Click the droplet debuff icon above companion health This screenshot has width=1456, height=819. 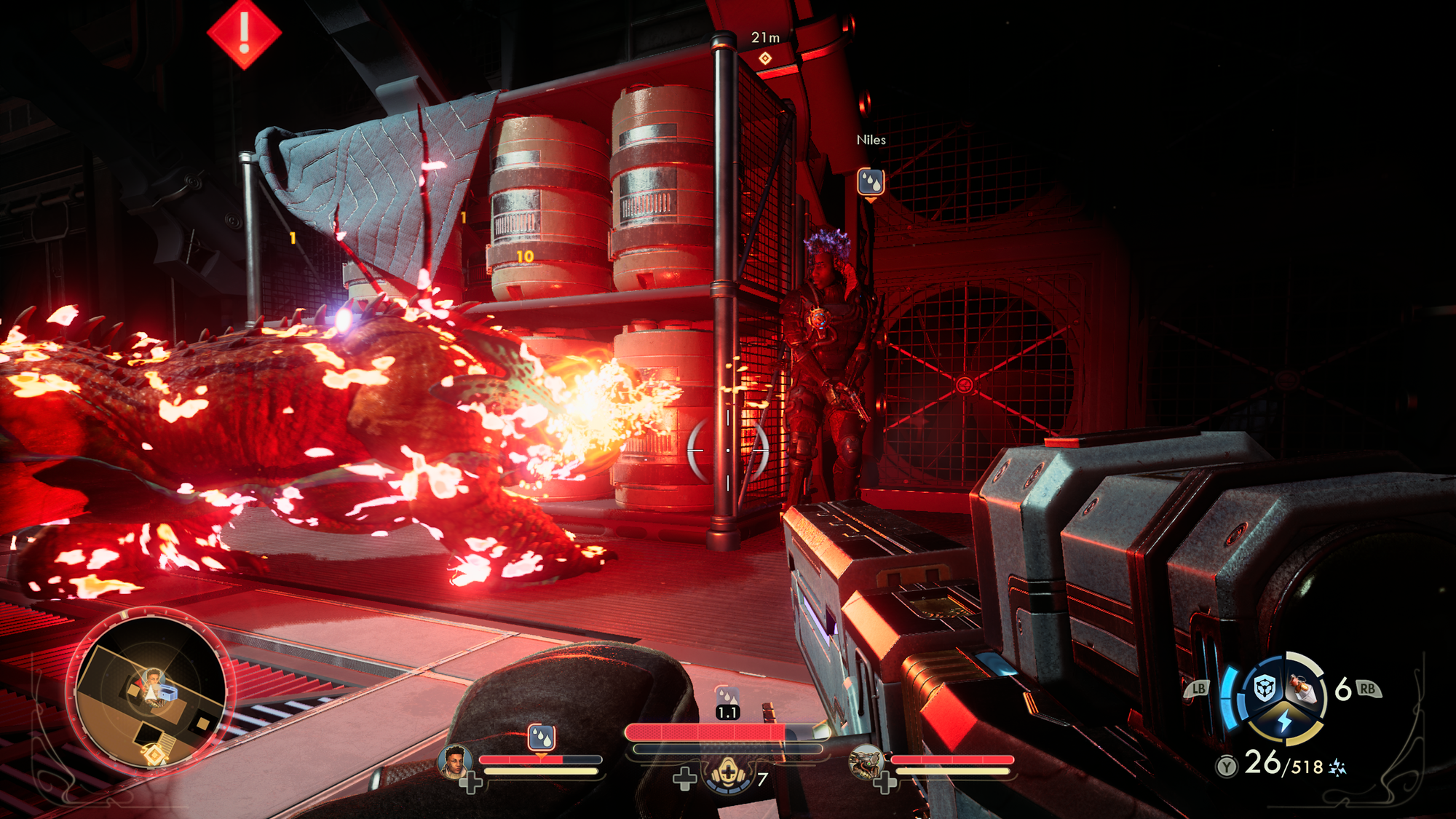click(x=541, y=737)
